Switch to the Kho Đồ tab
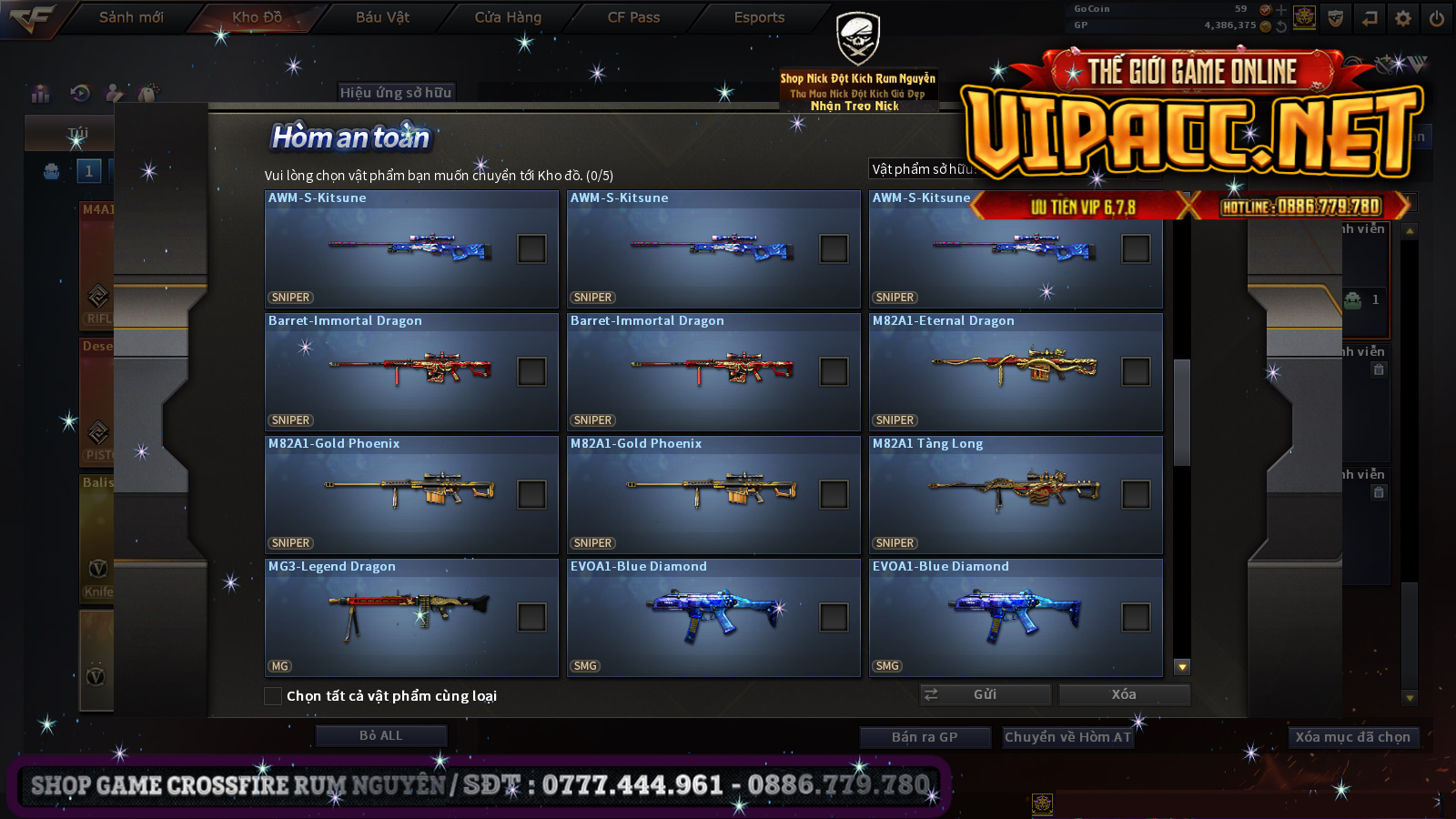The width and height of the screenshot is (1456, 819). [x=257, y=17]
